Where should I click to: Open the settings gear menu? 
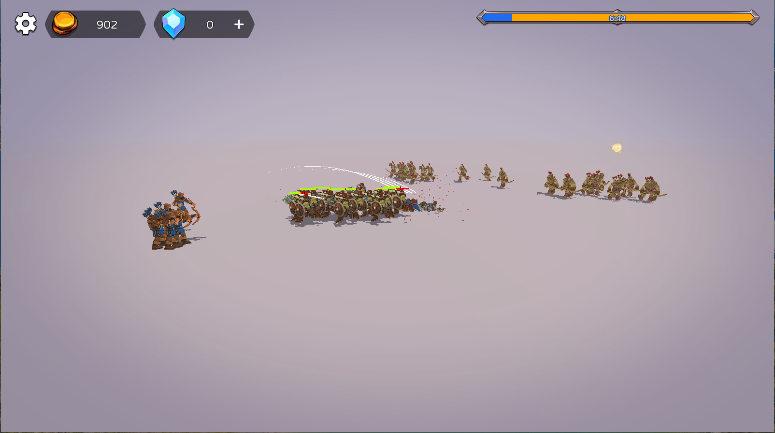pyautogui.click(x=25, y=24)
